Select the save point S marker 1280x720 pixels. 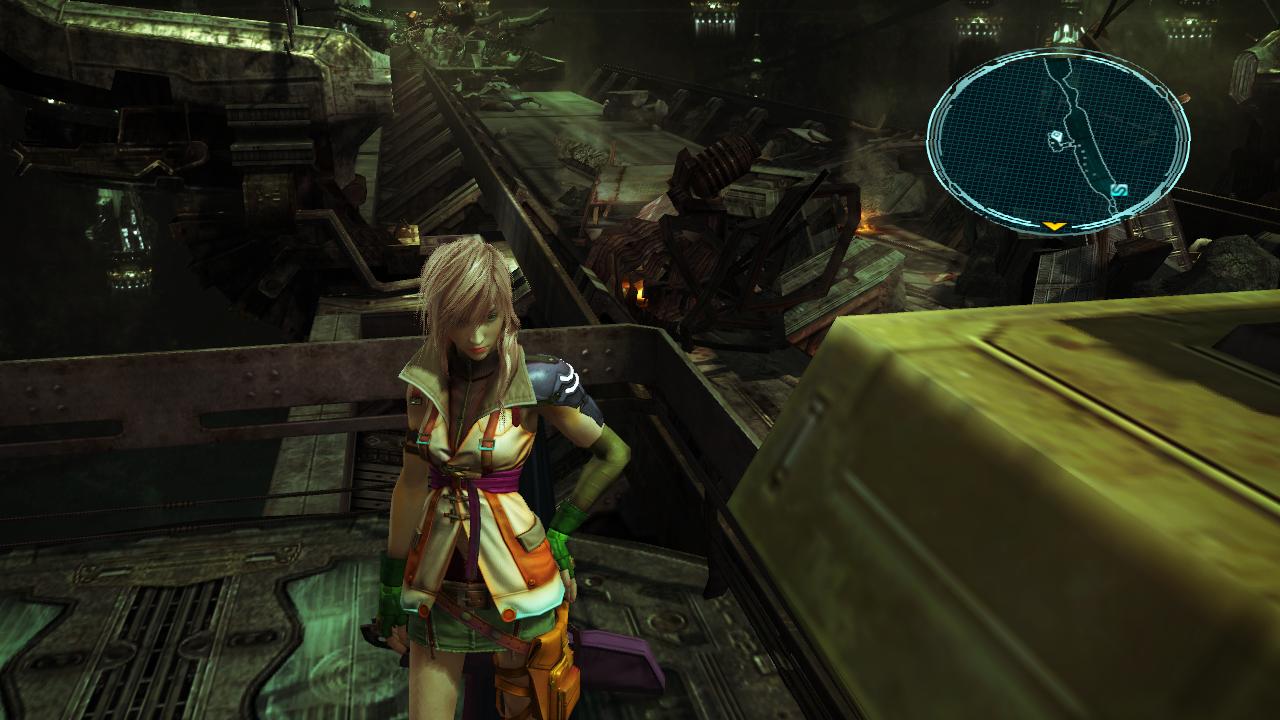(x=1119, y=189)
